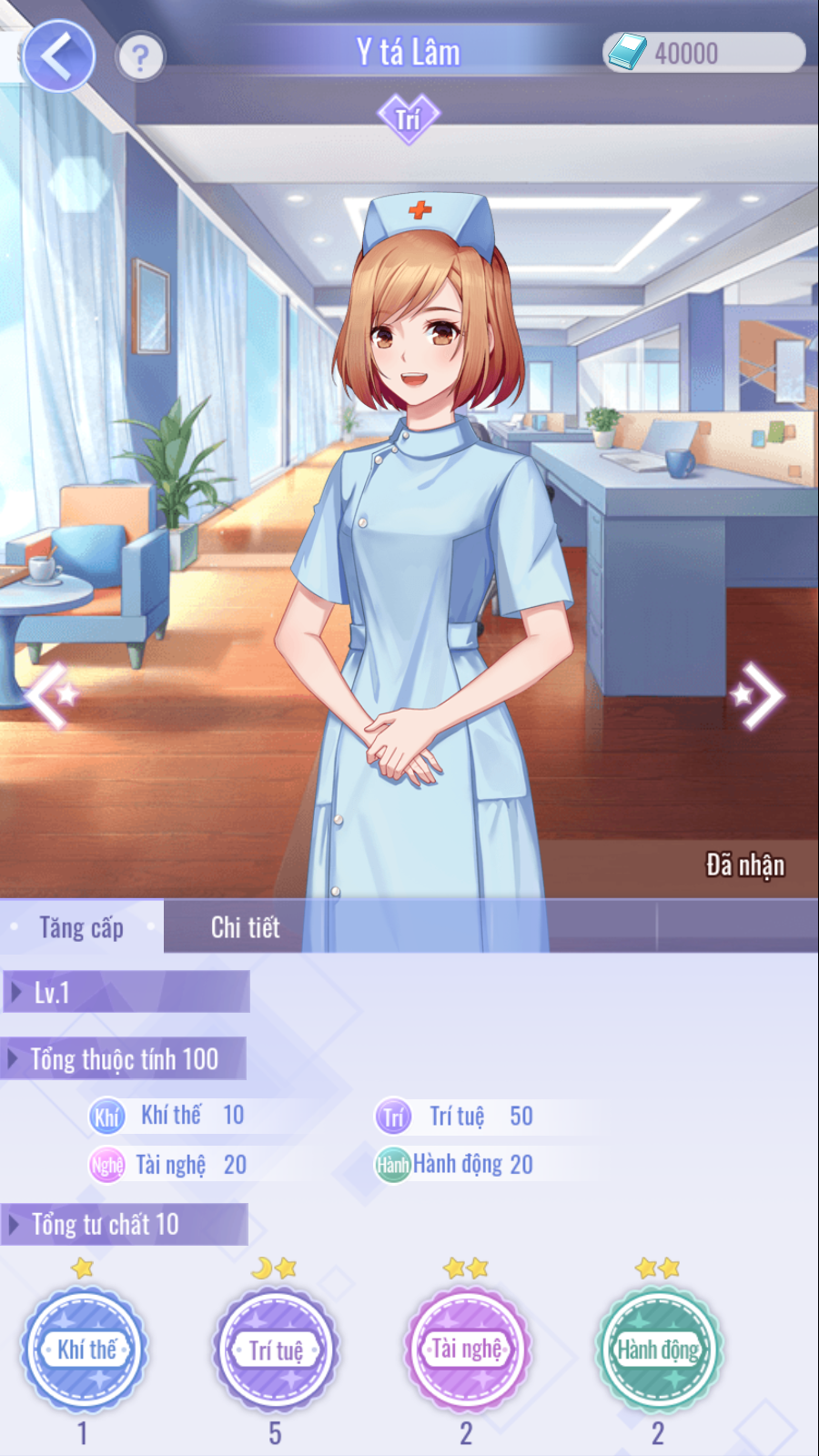The height and width of the screenshot is (1456, 819).
Task: Select the Trí tuệ aptitude badge
Action: (x=276, y=1349)
